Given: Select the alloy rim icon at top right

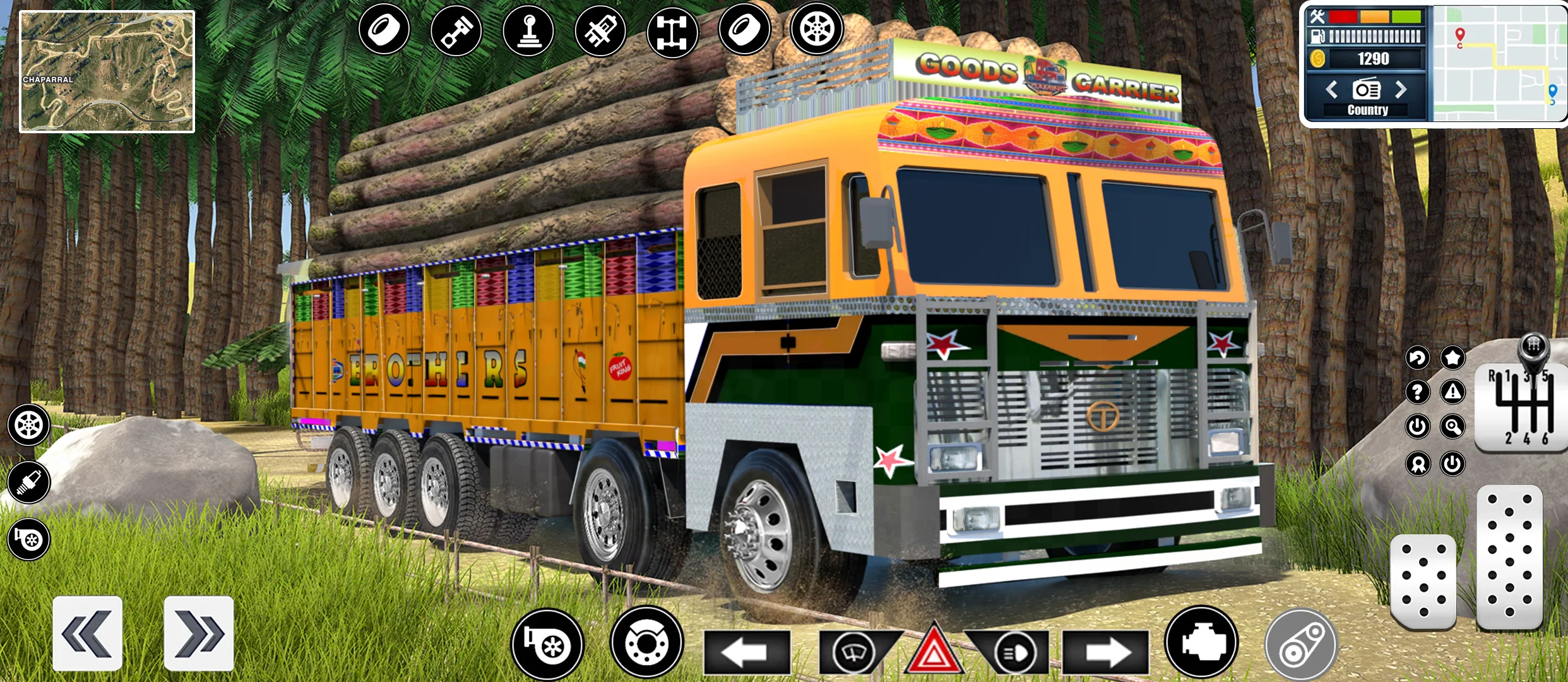Looking at the screenshot, I should pyautogui.click(x=817, y=28).
